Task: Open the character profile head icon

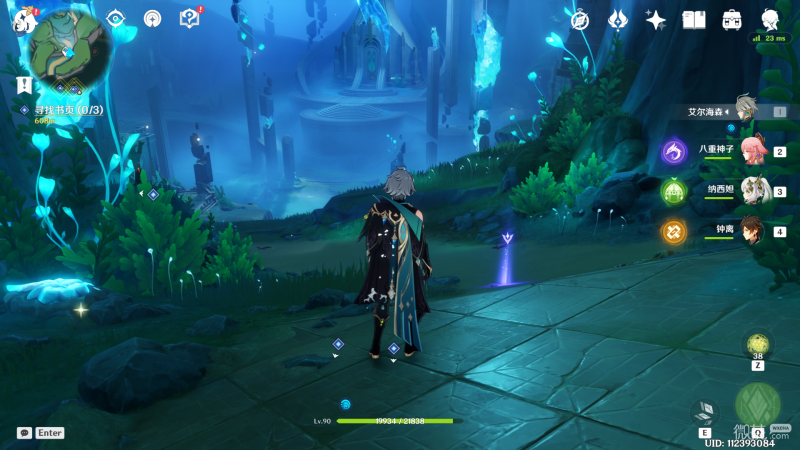Action: (770, 20)
